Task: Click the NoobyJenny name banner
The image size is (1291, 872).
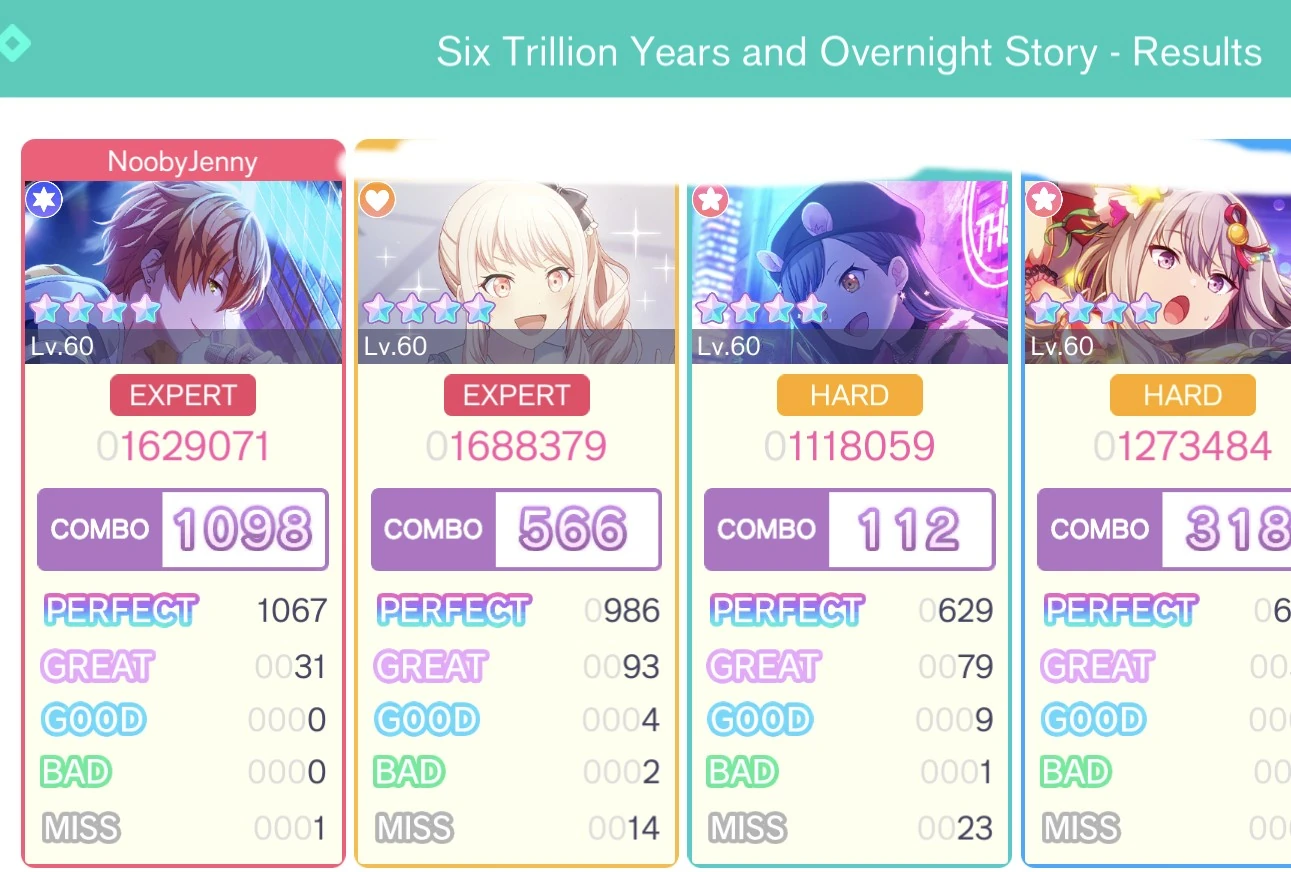Action: pos(183,161)
